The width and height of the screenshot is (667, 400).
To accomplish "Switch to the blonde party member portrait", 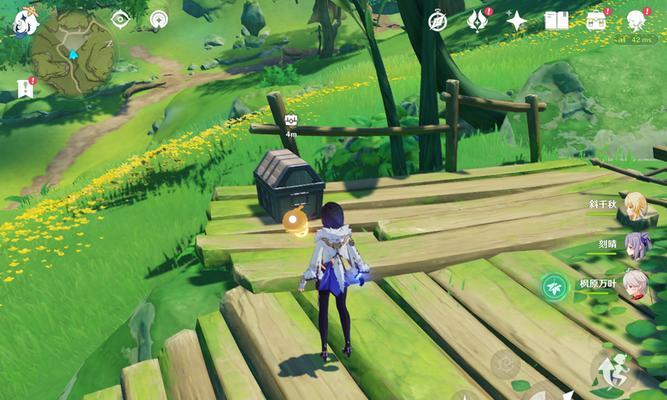I will click(x=635, y=206).
